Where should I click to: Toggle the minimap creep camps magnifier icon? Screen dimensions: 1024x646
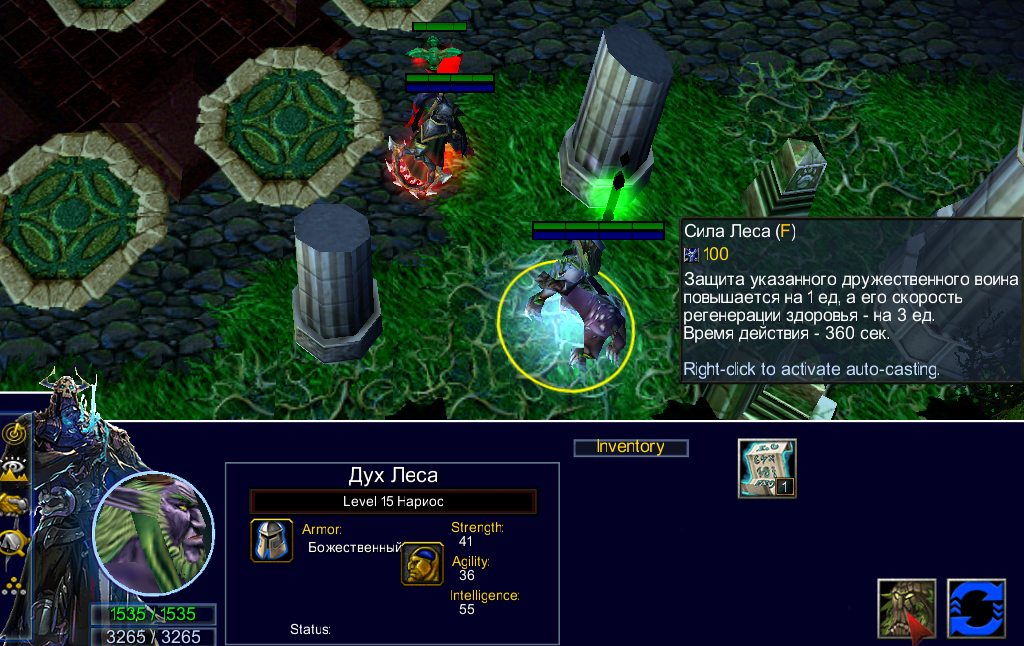click(x=15, y=542)
